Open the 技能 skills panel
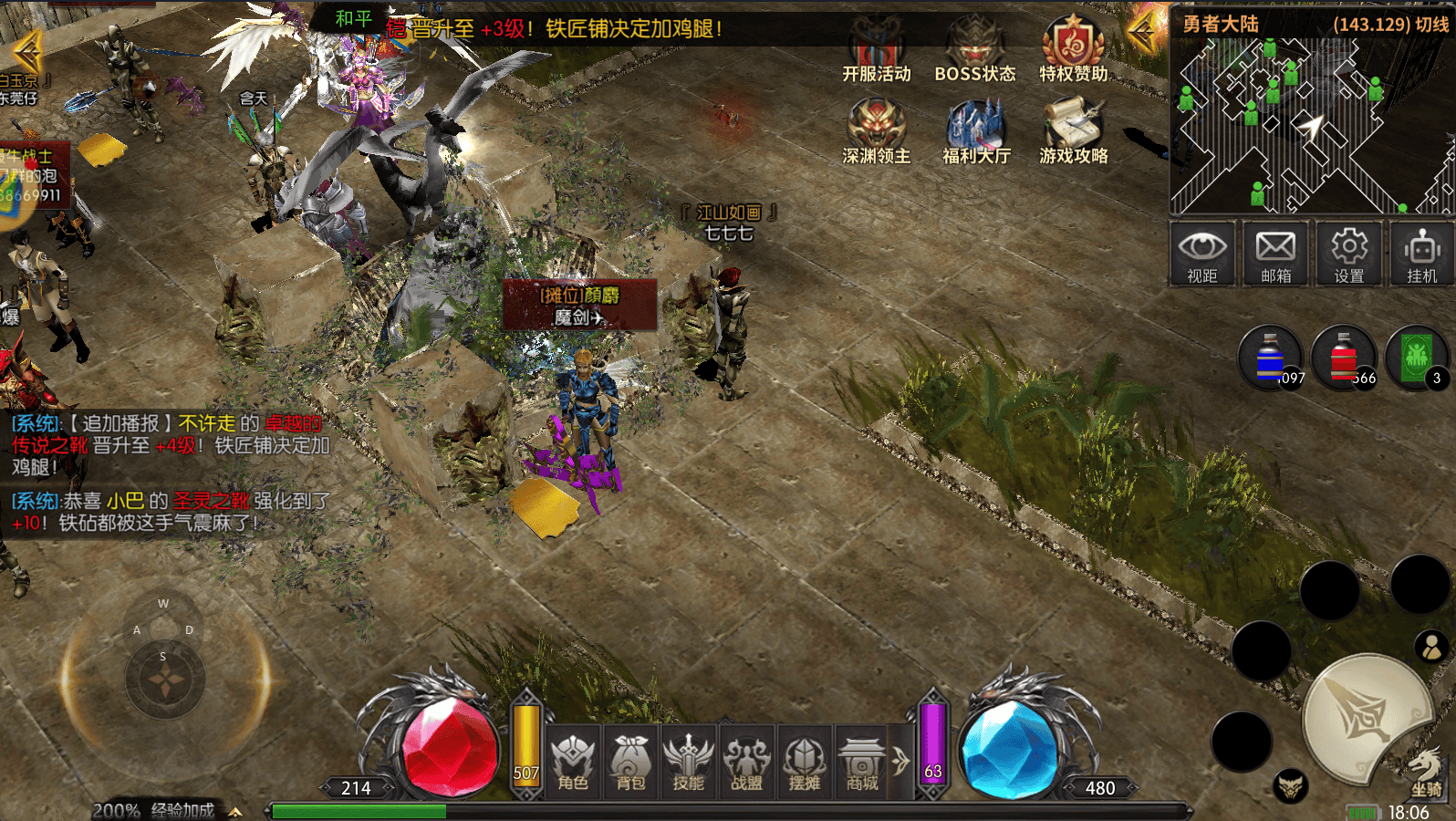 [x=689, y=763]
